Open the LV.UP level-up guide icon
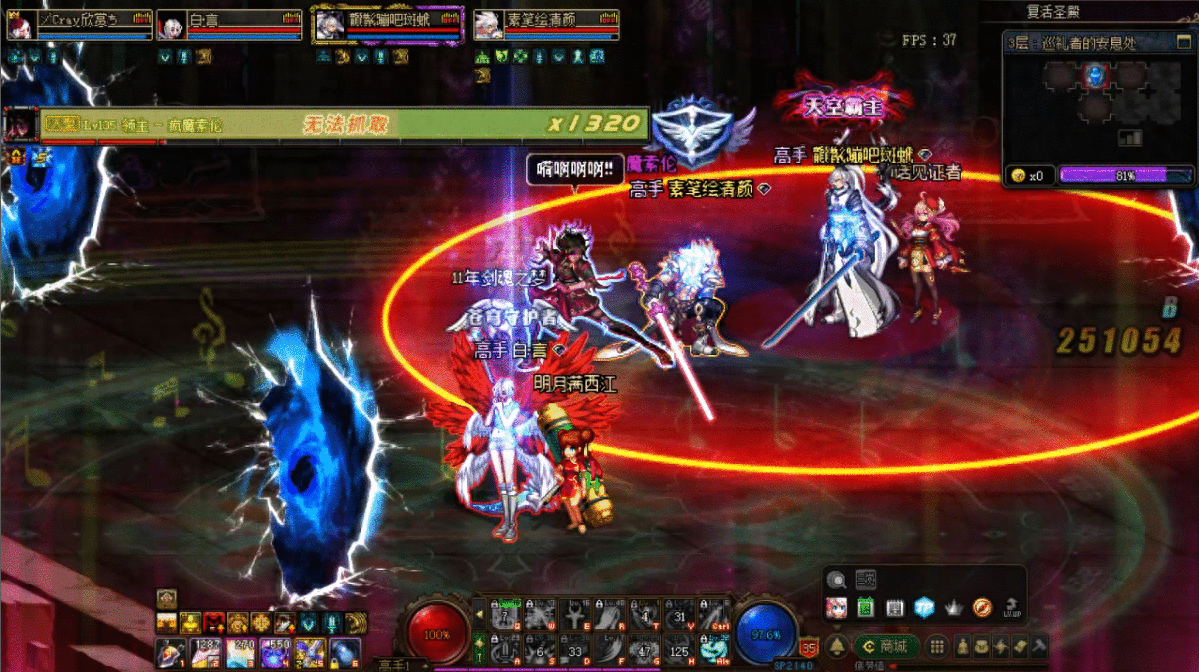This screenshot has width=1199, height=672. [1012, 607]
